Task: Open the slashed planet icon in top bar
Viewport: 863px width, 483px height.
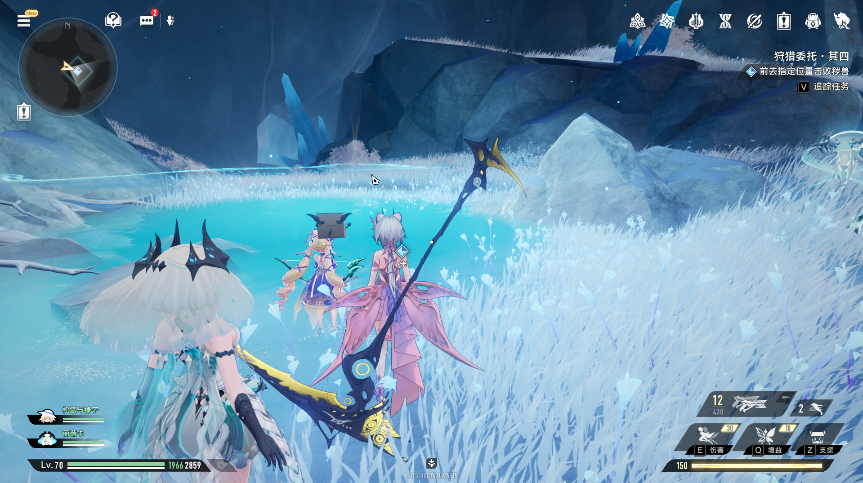Action: (754, 21)
